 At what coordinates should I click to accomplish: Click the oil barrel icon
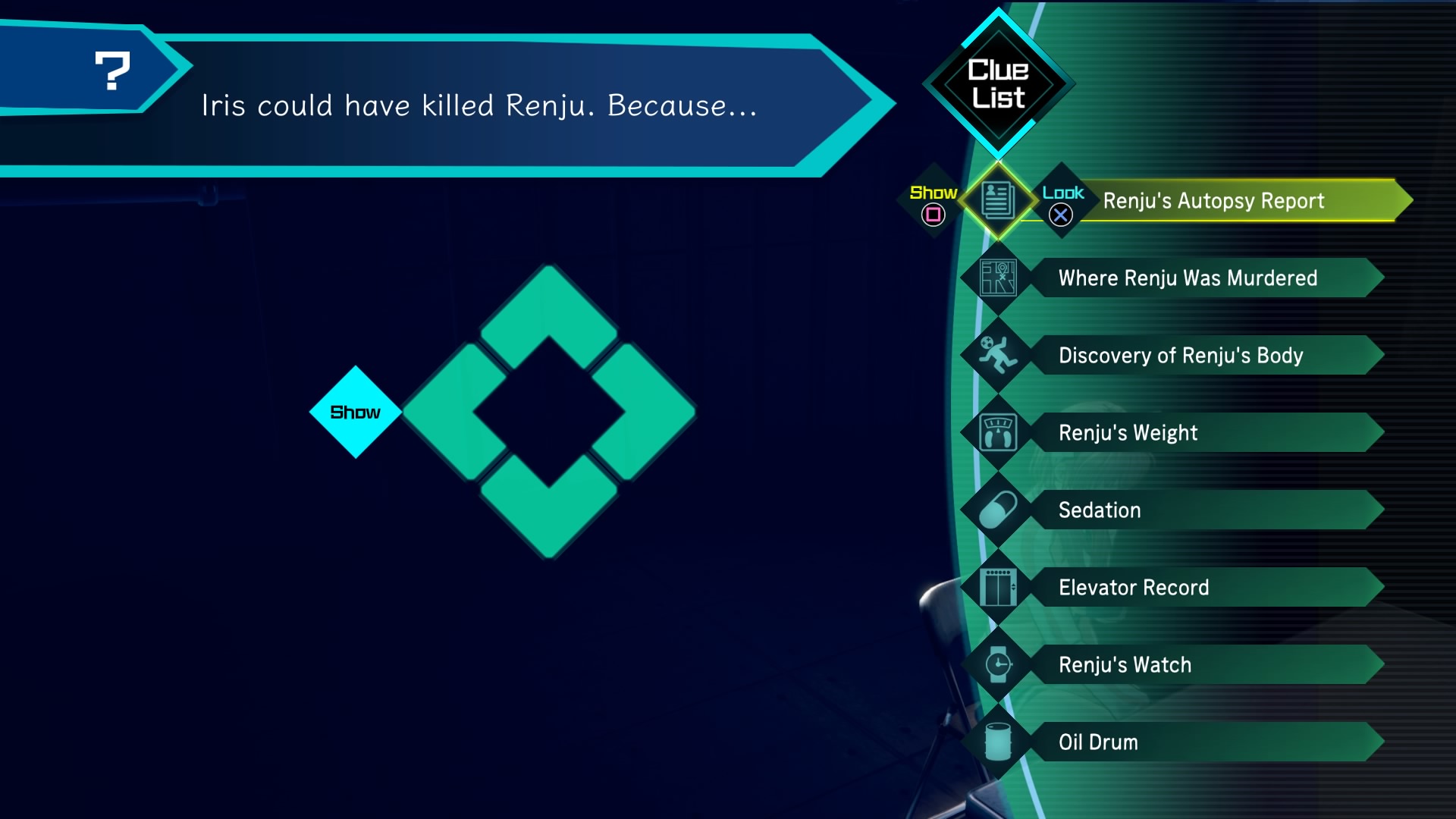(998, 742)
